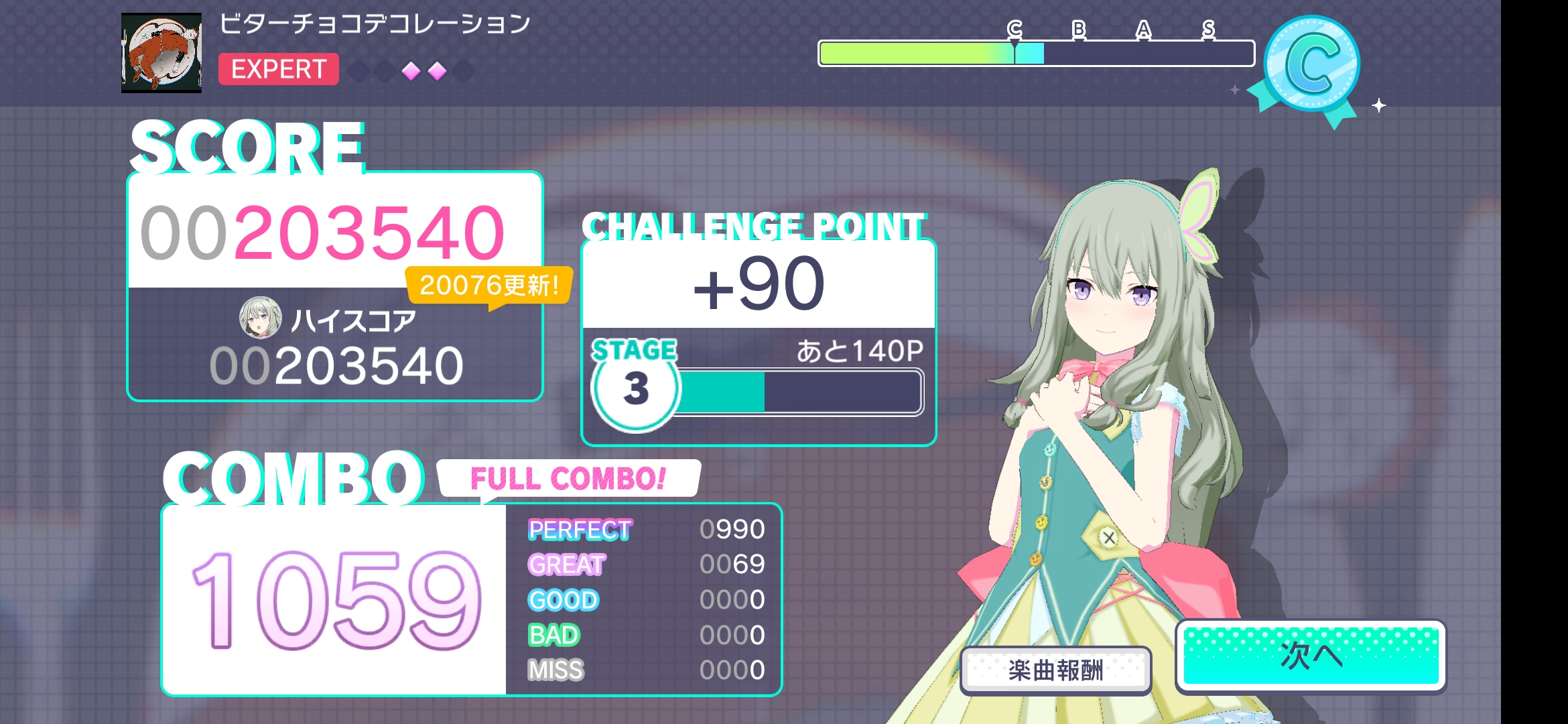Click the FULL COMBO! banner

[x=568, y=479]
